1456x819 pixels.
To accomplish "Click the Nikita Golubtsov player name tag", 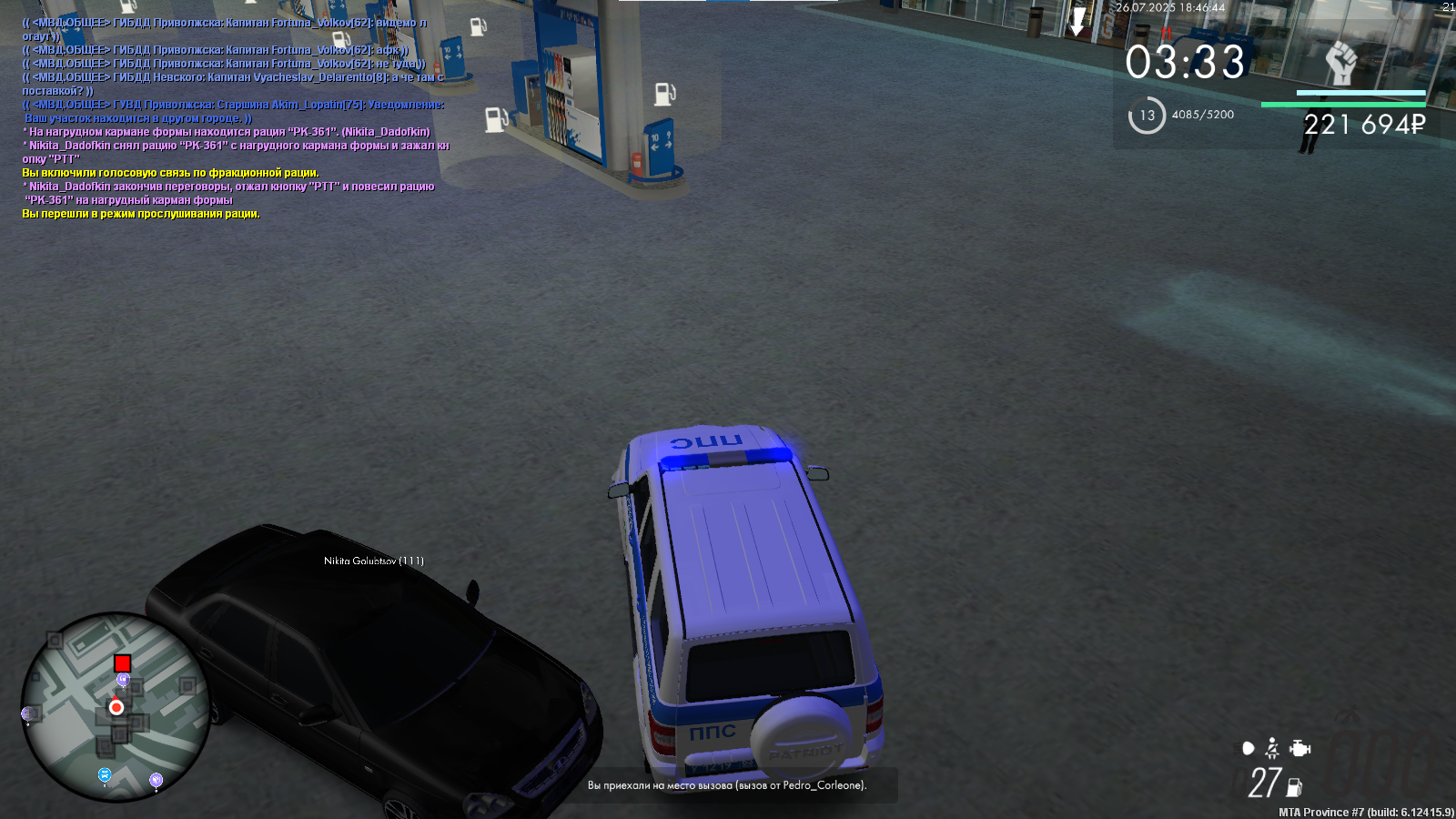I will point(373,561).
